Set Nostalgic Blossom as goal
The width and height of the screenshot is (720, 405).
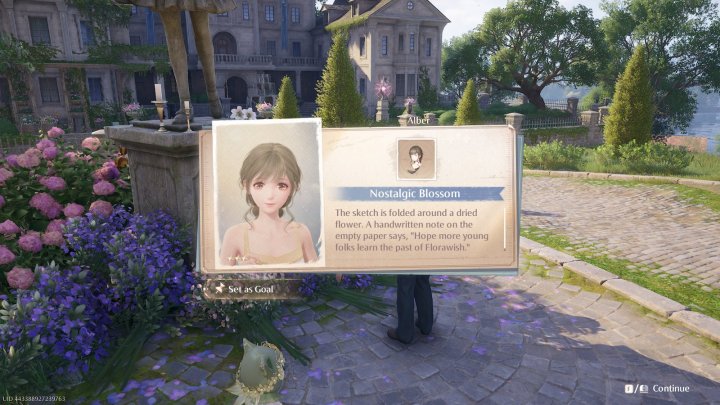click(251, 290)
